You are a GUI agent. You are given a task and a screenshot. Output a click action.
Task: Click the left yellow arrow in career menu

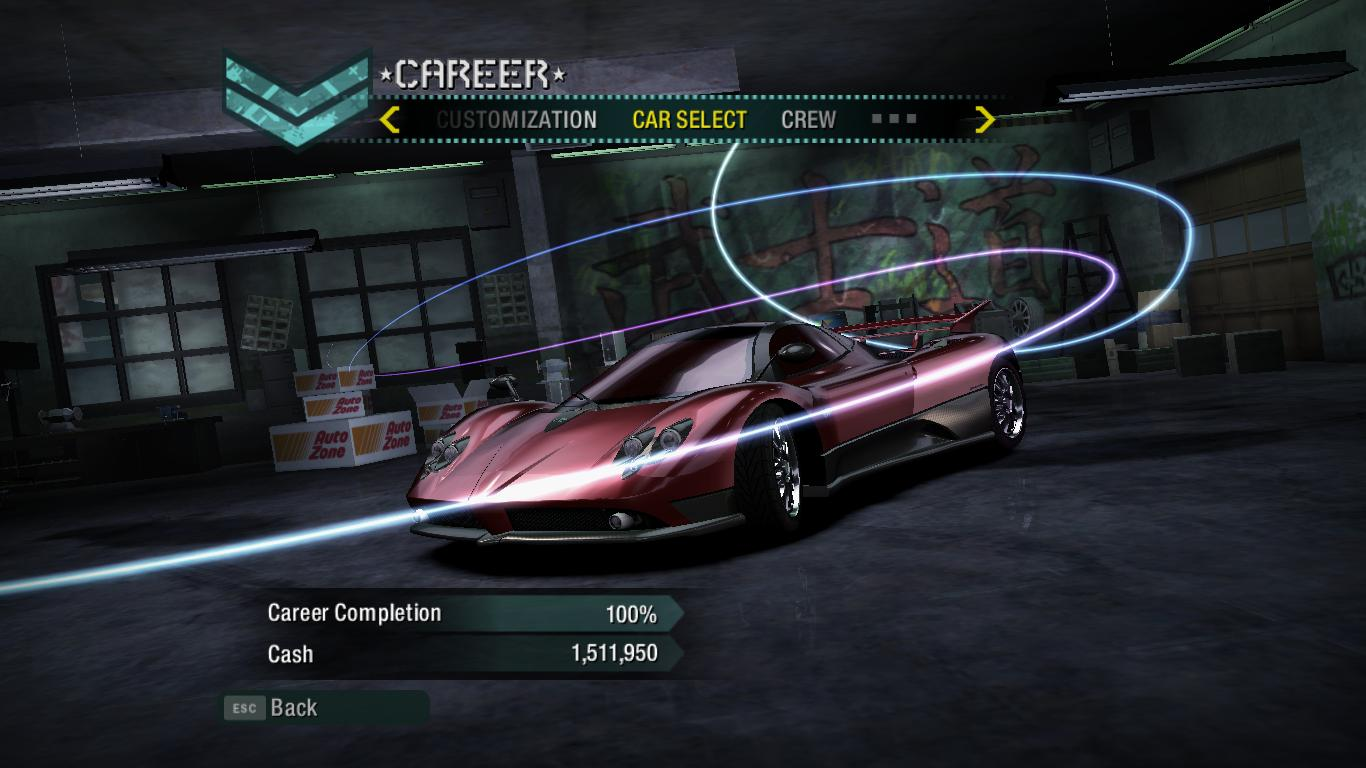[x=390, y=120]
